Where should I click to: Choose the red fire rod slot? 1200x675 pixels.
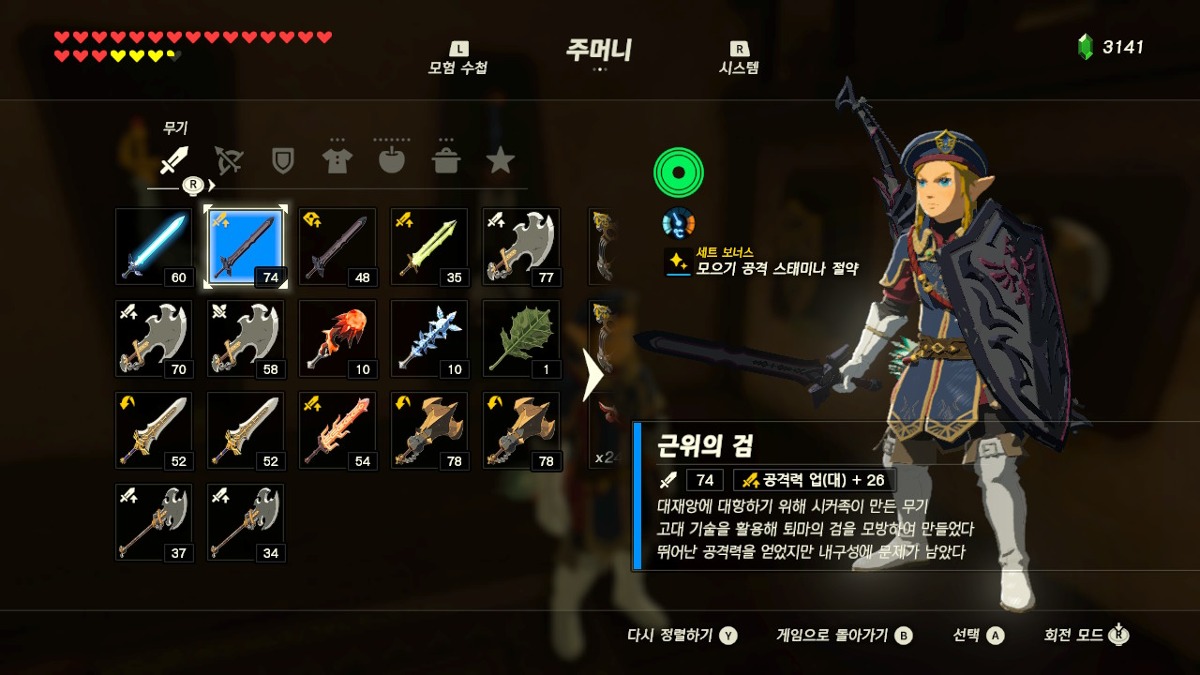337,339
